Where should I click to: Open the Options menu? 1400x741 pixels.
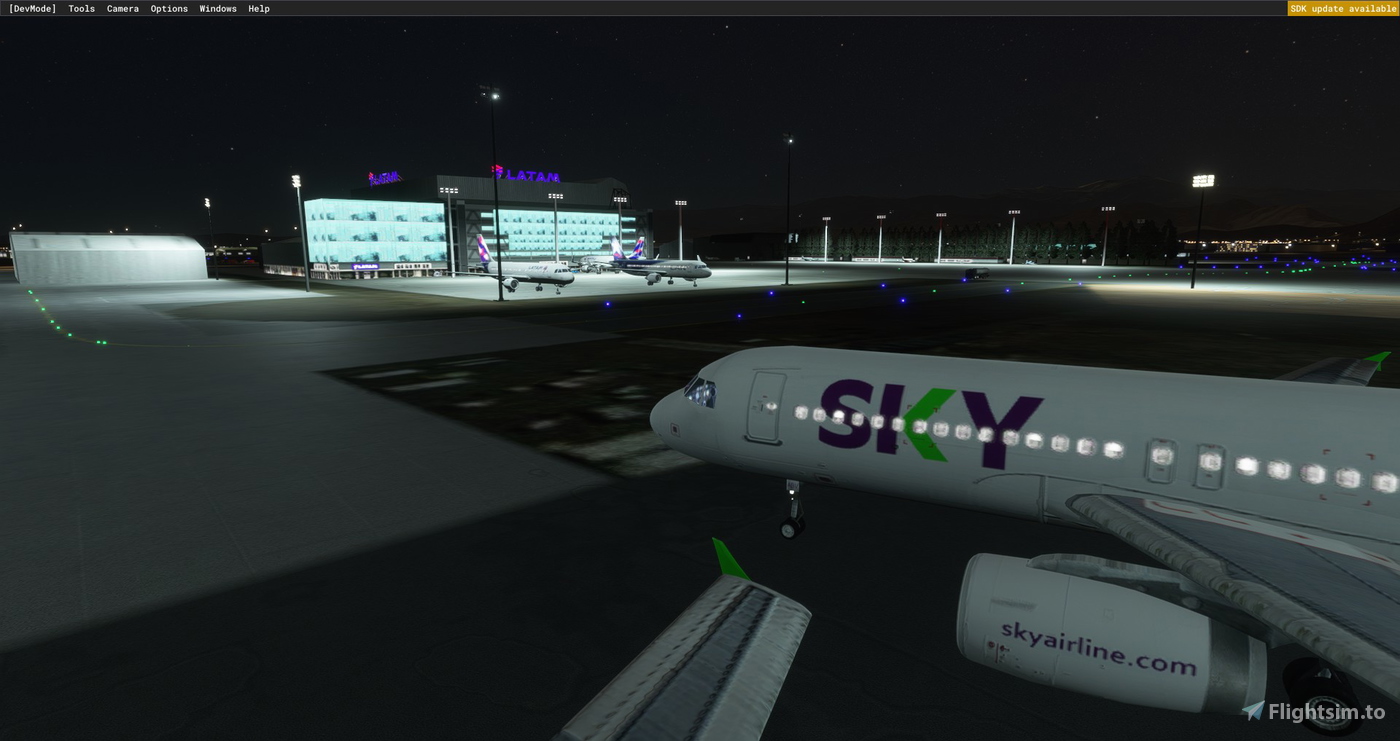point(168,8)
